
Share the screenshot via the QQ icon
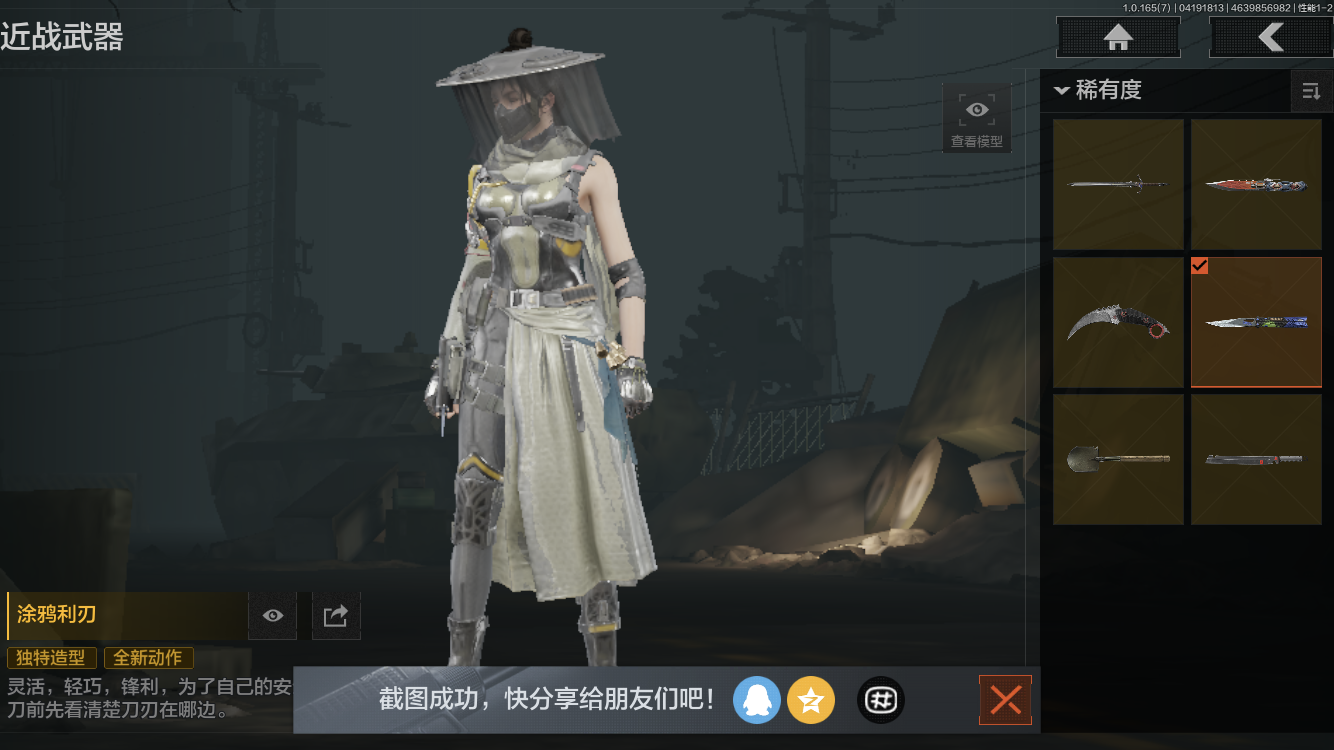coord(757,700)
